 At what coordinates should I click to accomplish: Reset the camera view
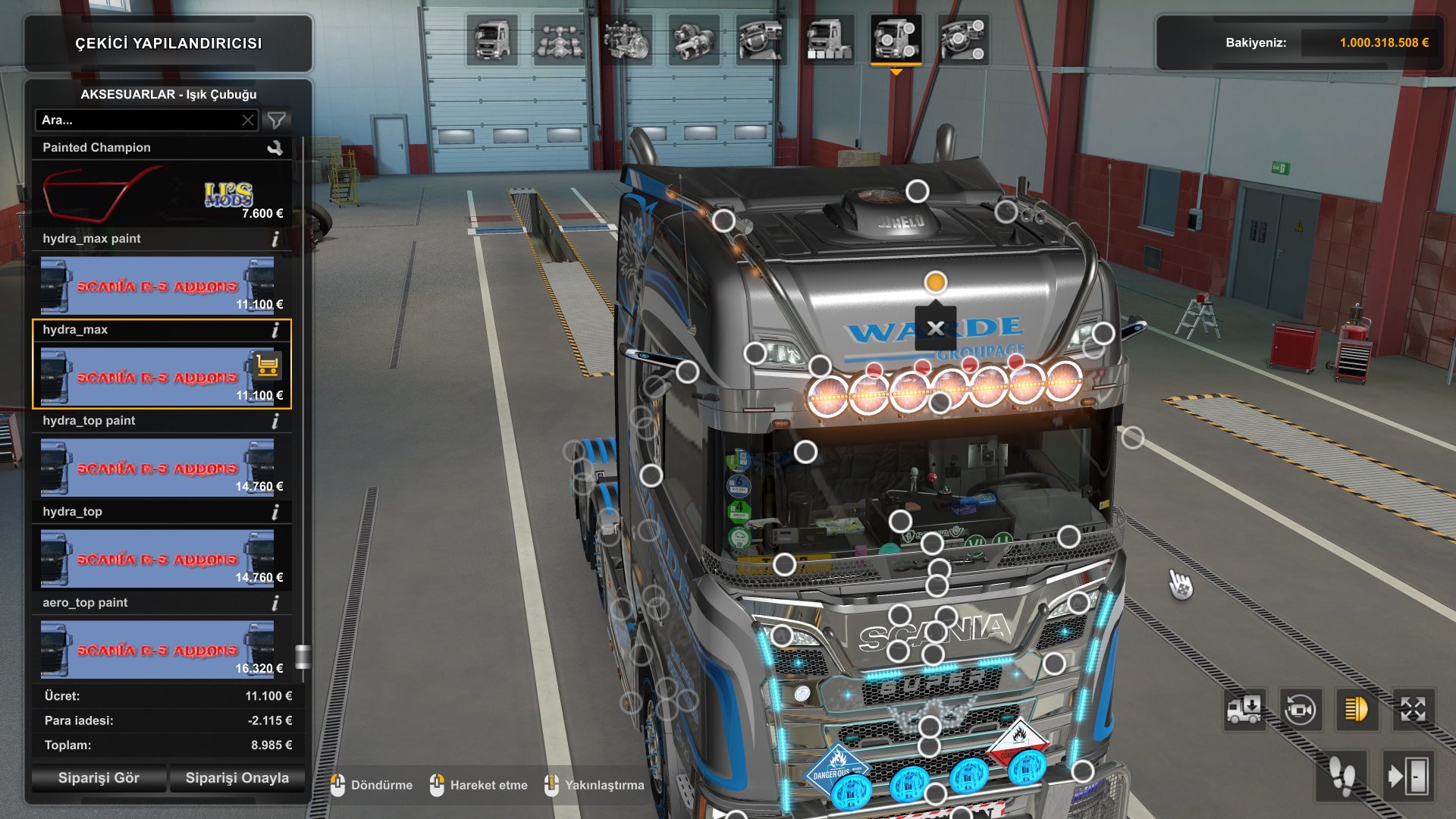[x=1301, y=710]
